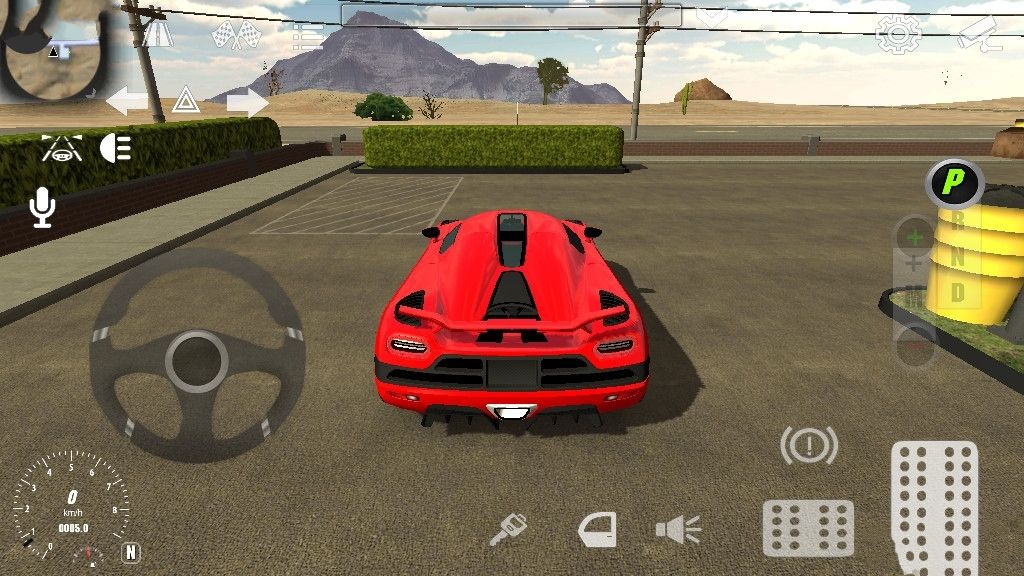
Task: Step on the brake pedal
Action: (x=808, y=528)
